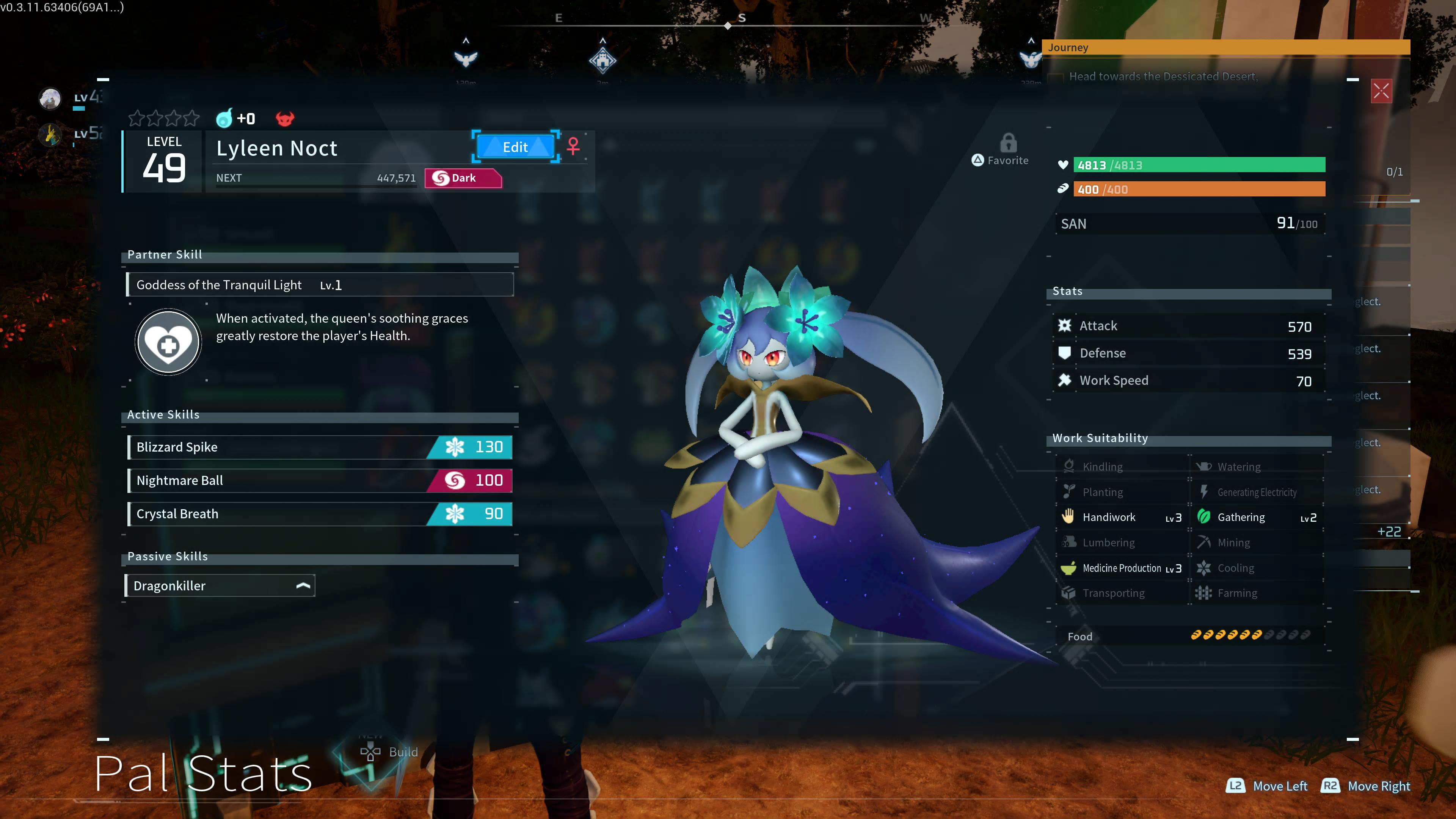The height and width of the screenshot is (819, 1456).
Task: Click the blue soul rank icon
Action: tap(224, 118)
